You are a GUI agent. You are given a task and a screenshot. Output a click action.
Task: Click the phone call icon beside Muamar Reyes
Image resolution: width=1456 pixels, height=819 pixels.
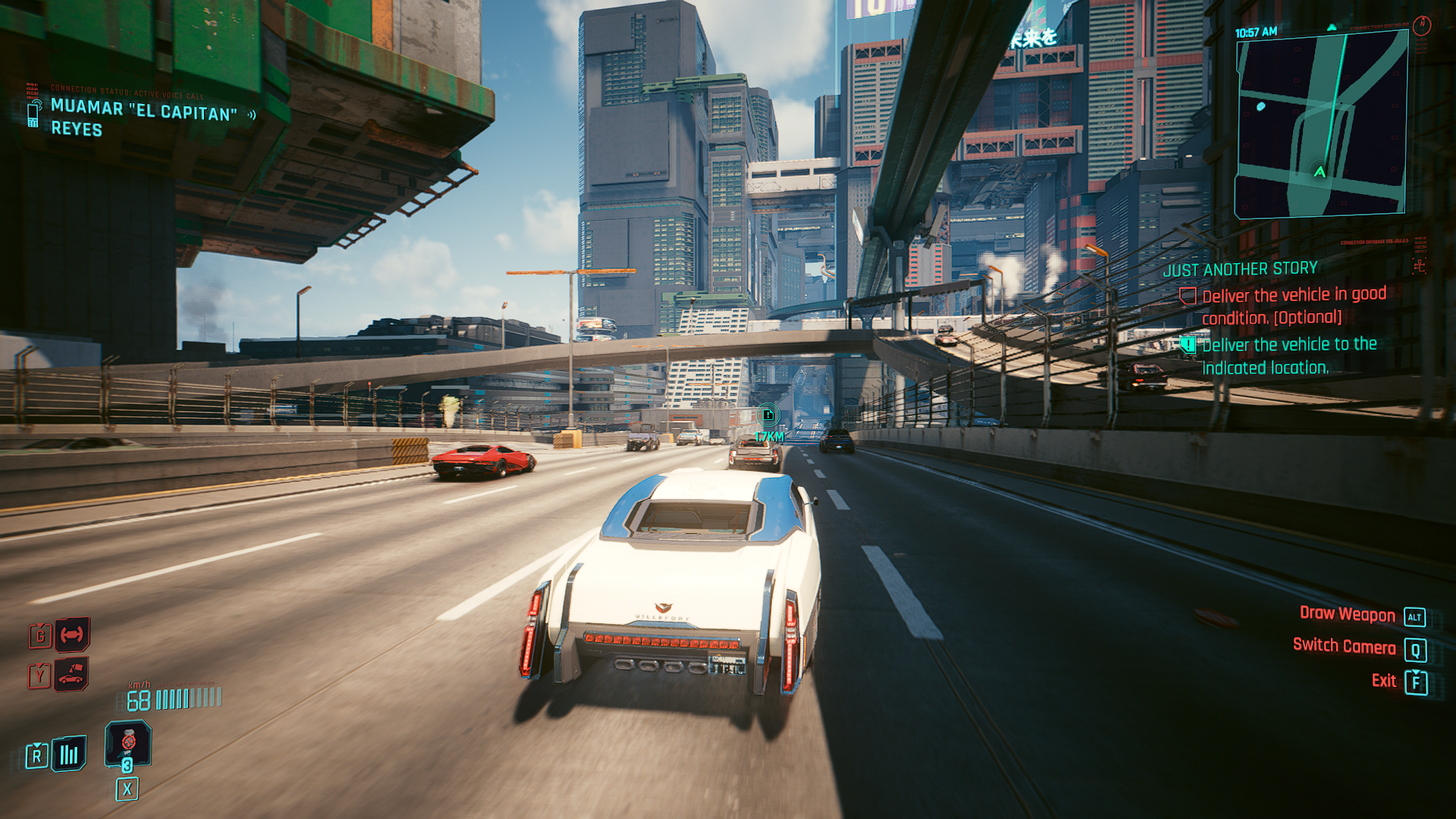pyautogui.click(x=33, y=115)
